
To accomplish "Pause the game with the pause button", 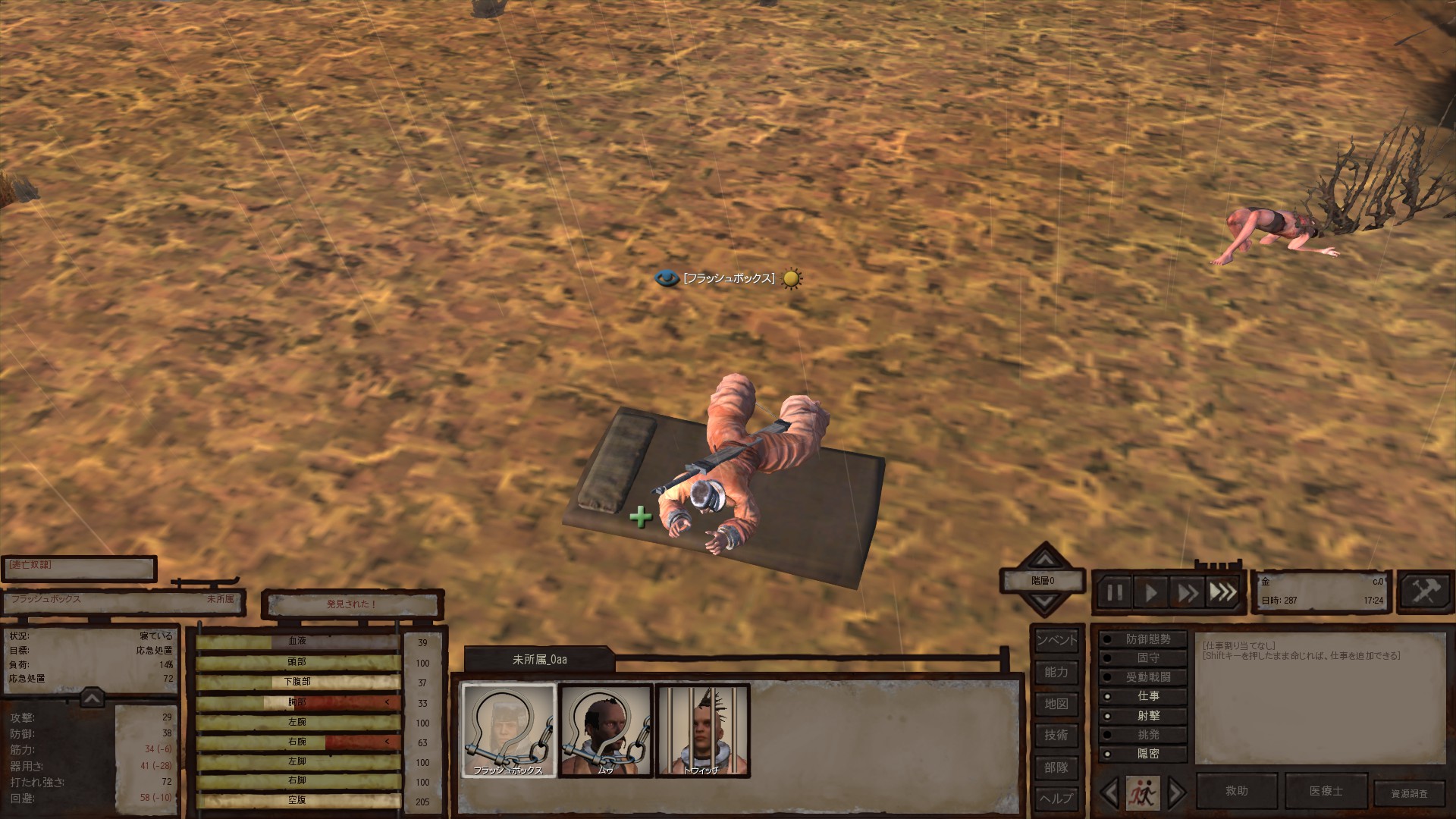I will (x=1114, y=592).
